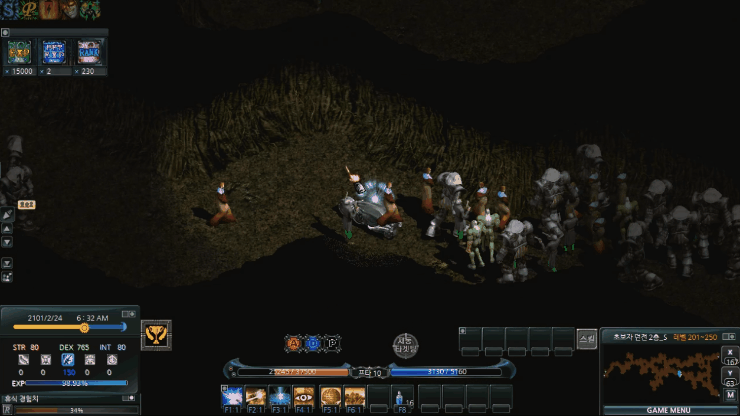Activate the F4 eye skill
Viewport: 740px width, 416px height.
pyautogui.click(x=305, y=397)
